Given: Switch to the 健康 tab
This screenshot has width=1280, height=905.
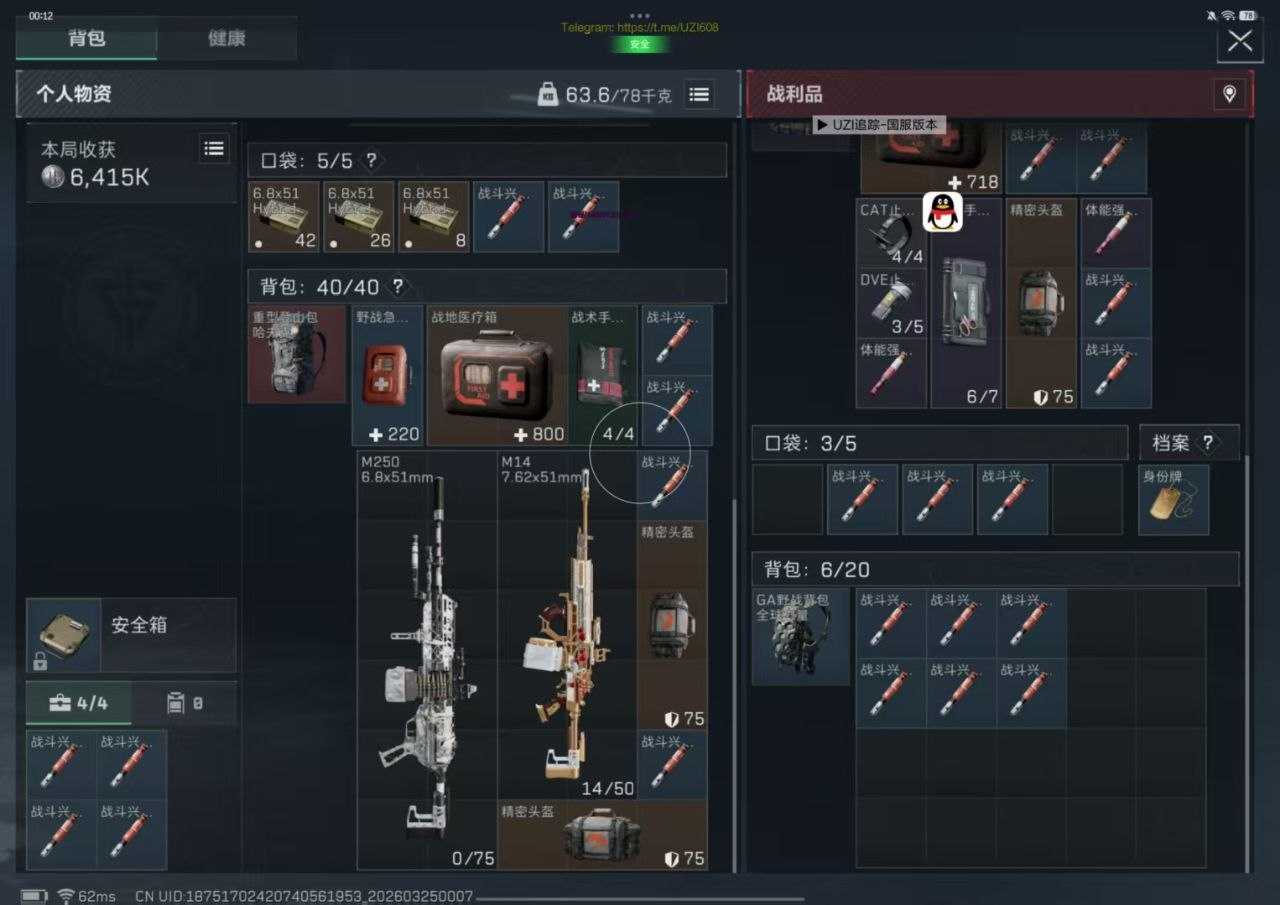Looking at the screenshot, I should 227,39.
